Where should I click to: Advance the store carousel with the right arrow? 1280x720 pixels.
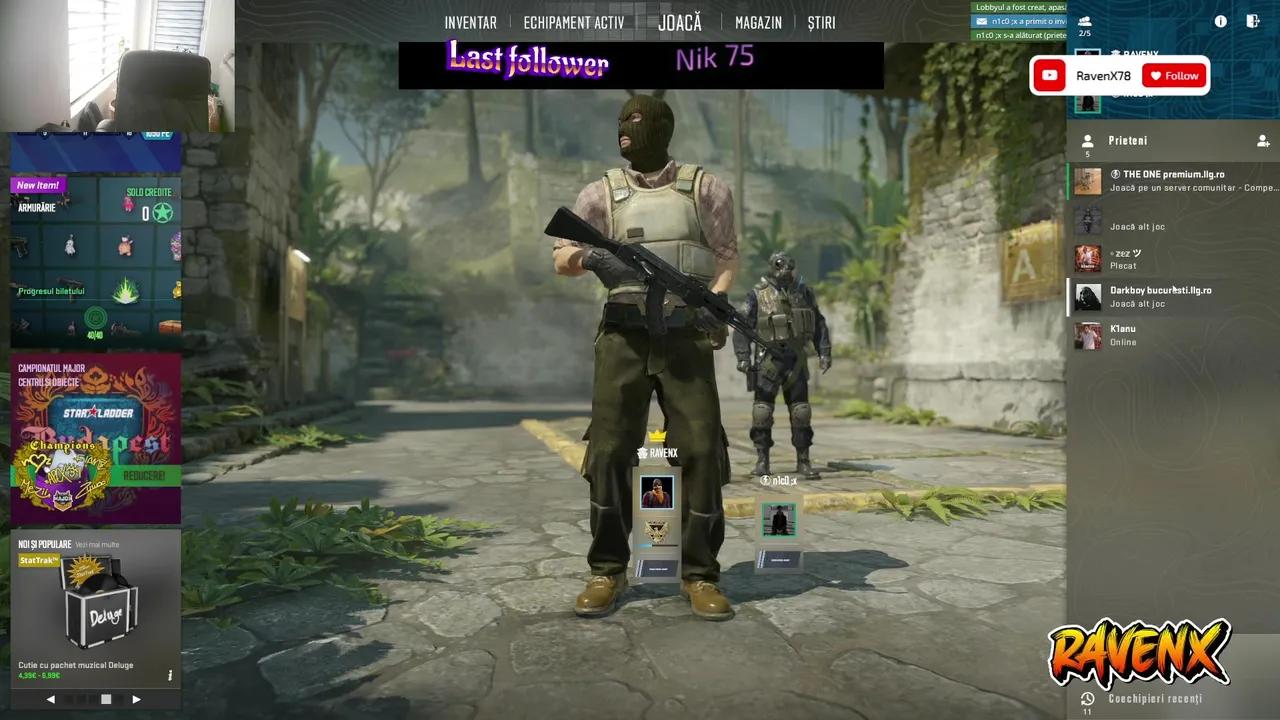(x=136, y=699)
